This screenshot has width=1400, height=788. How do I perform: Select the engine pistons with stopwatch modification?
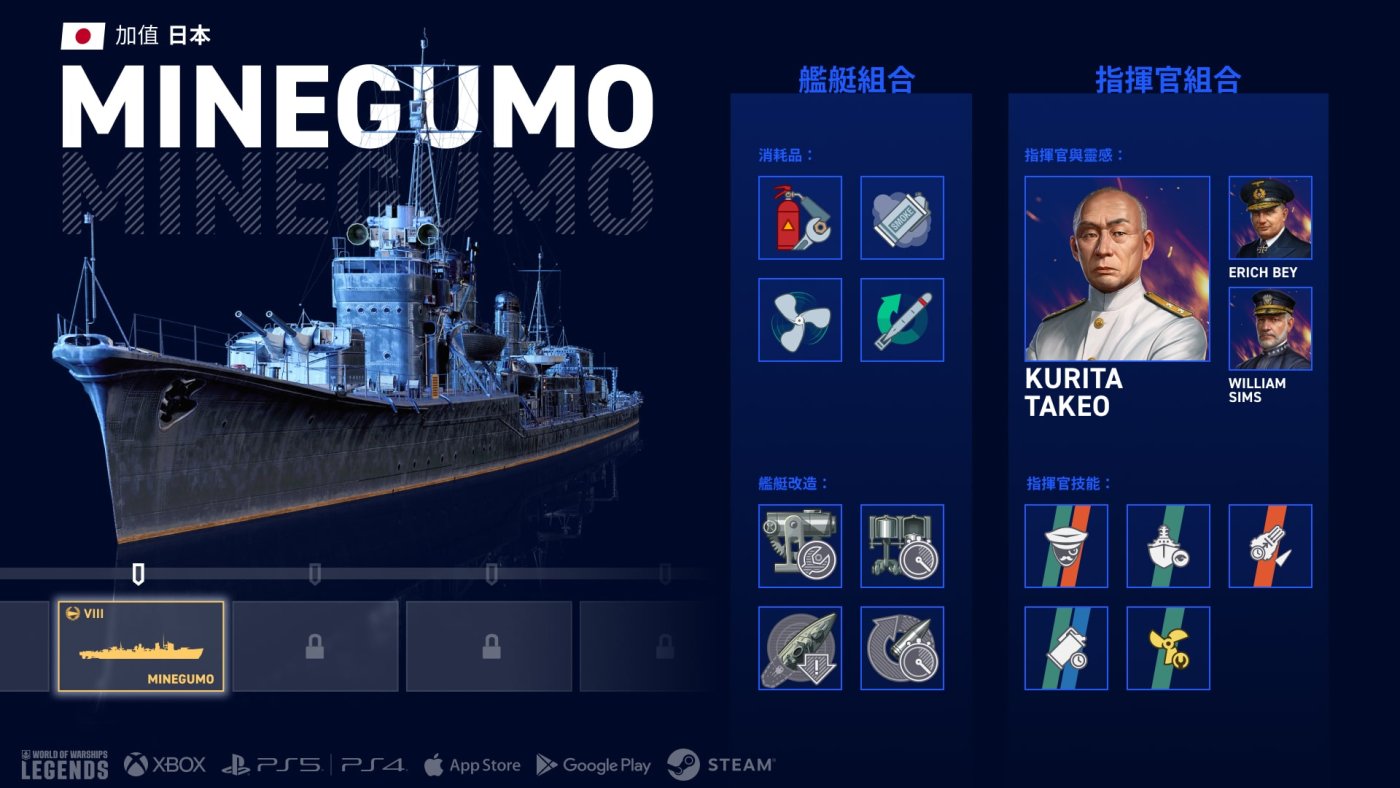point(902,546)
